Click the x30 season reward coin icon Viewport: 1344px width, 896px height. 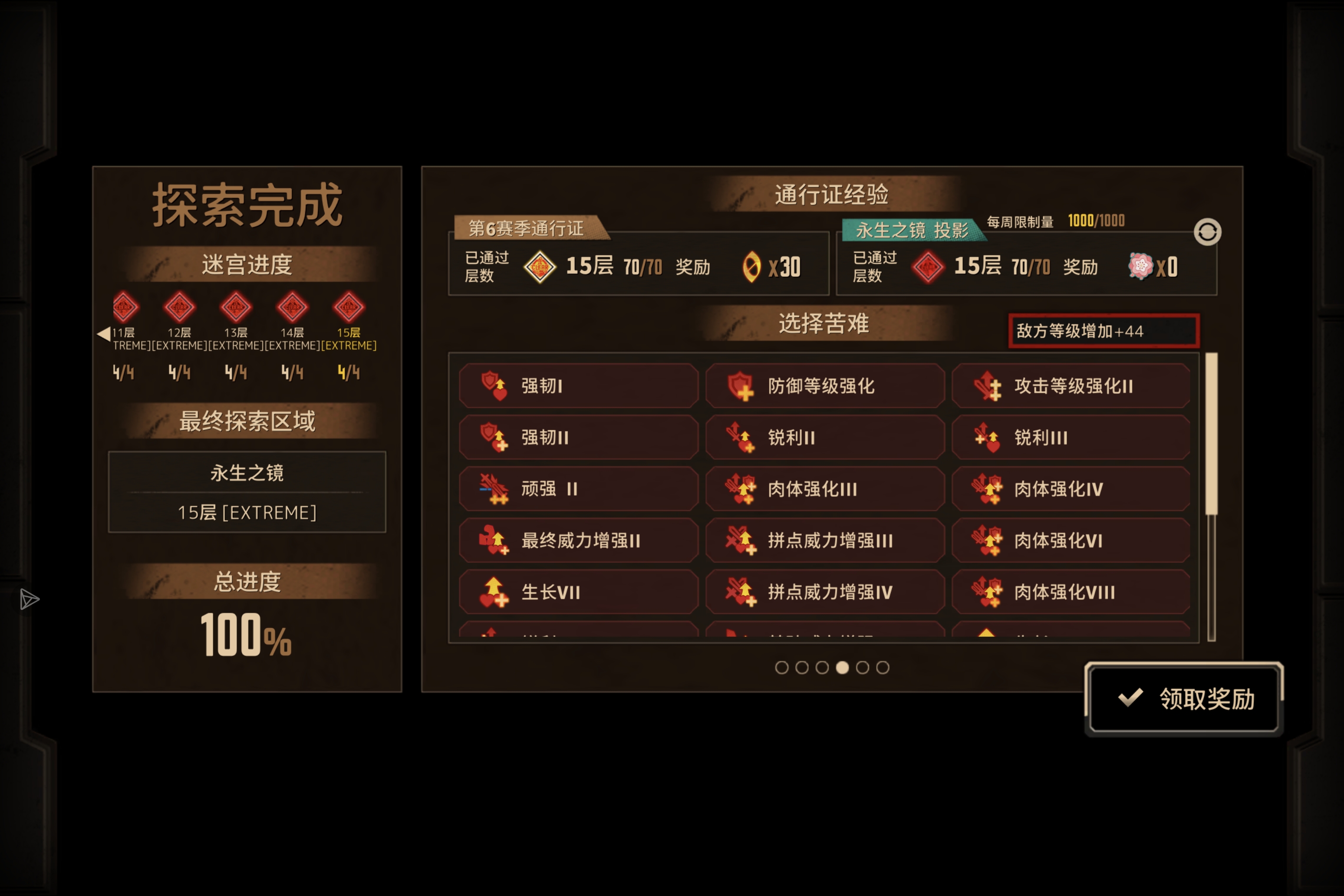tap(751, 266)
